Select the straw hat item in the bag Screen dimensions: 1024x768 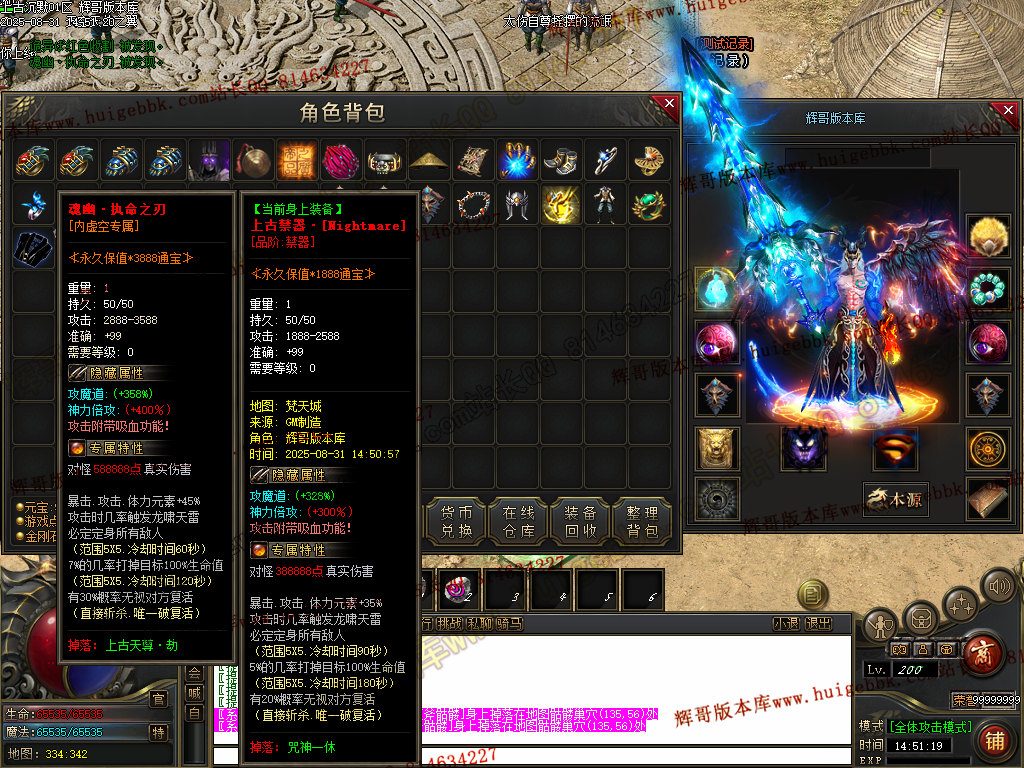(x=429, y=160)
